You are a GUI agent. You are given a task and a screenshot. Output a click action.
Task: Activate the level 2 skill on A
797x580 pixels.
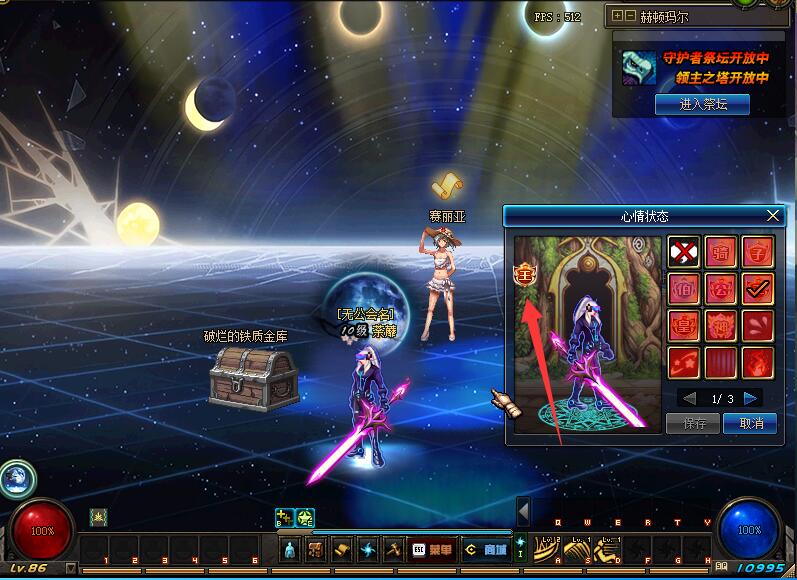coord(547,547)
